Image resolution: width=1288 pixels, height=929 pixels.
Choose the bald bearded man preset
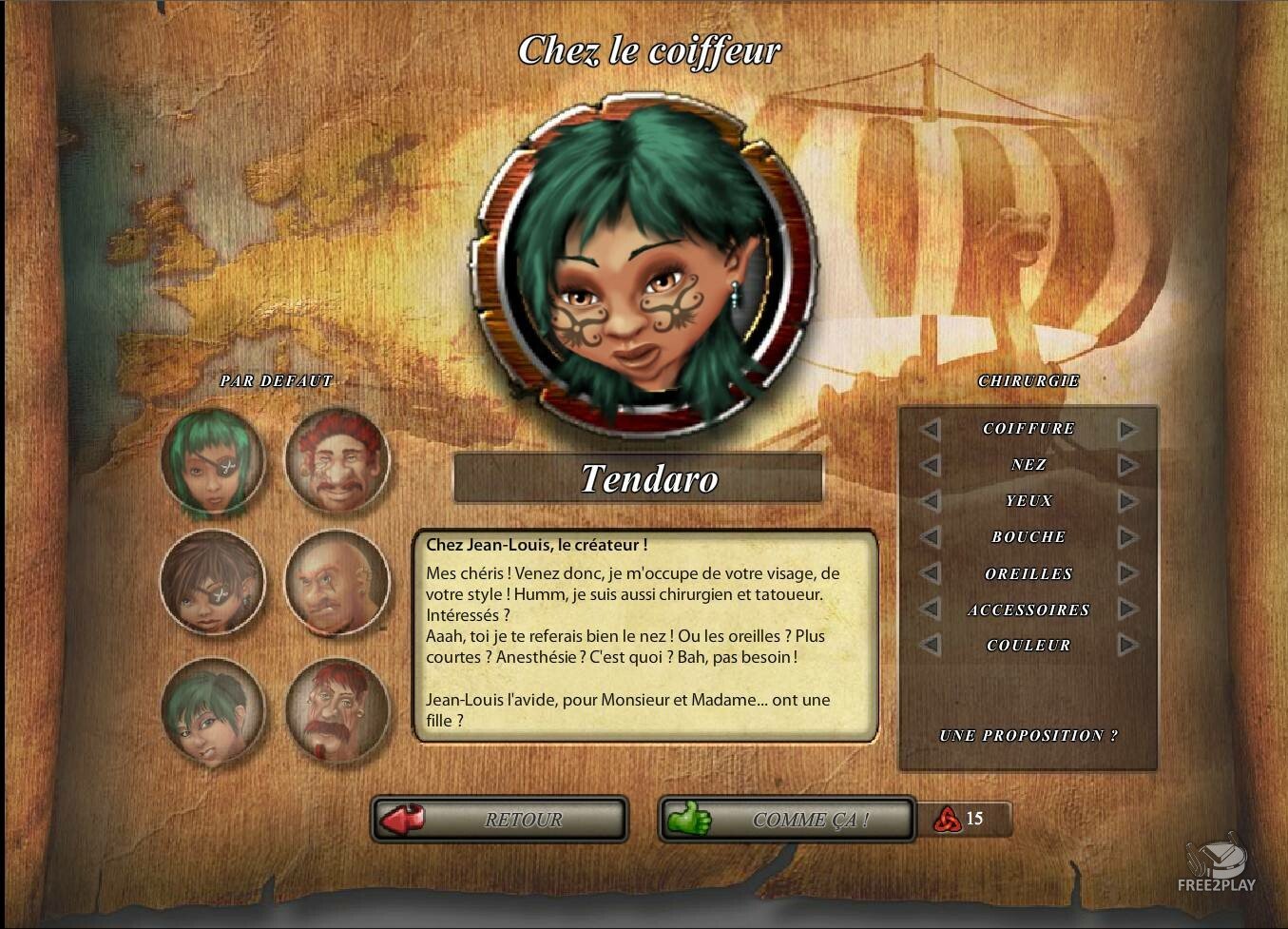(x=337, y=582)
